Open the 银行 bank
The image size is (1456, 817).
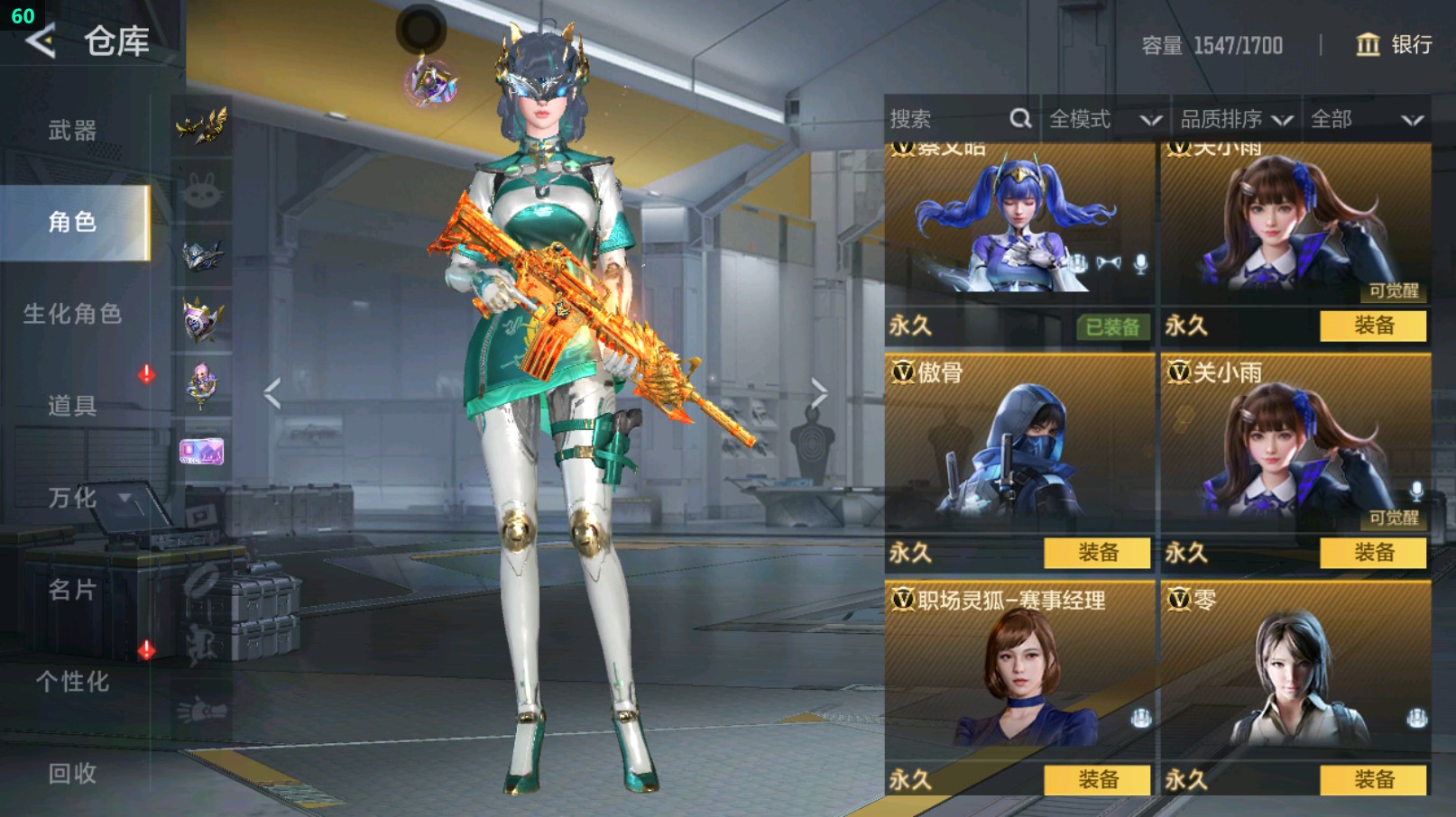pos(1394,45)
